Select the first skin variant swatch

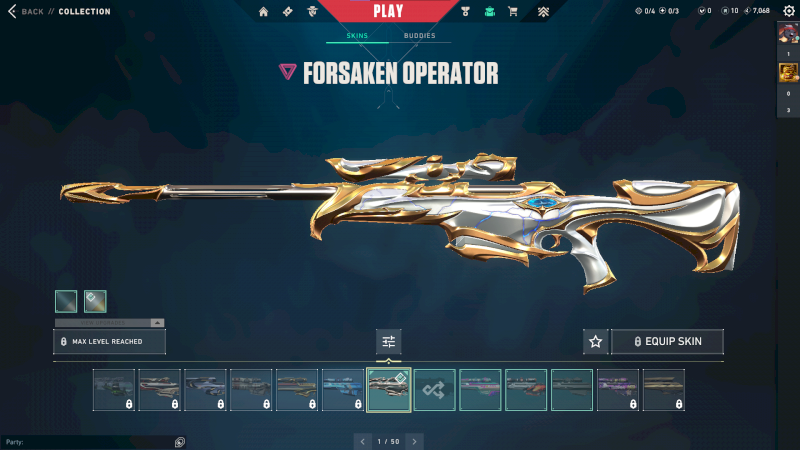(x=66, y=301)
